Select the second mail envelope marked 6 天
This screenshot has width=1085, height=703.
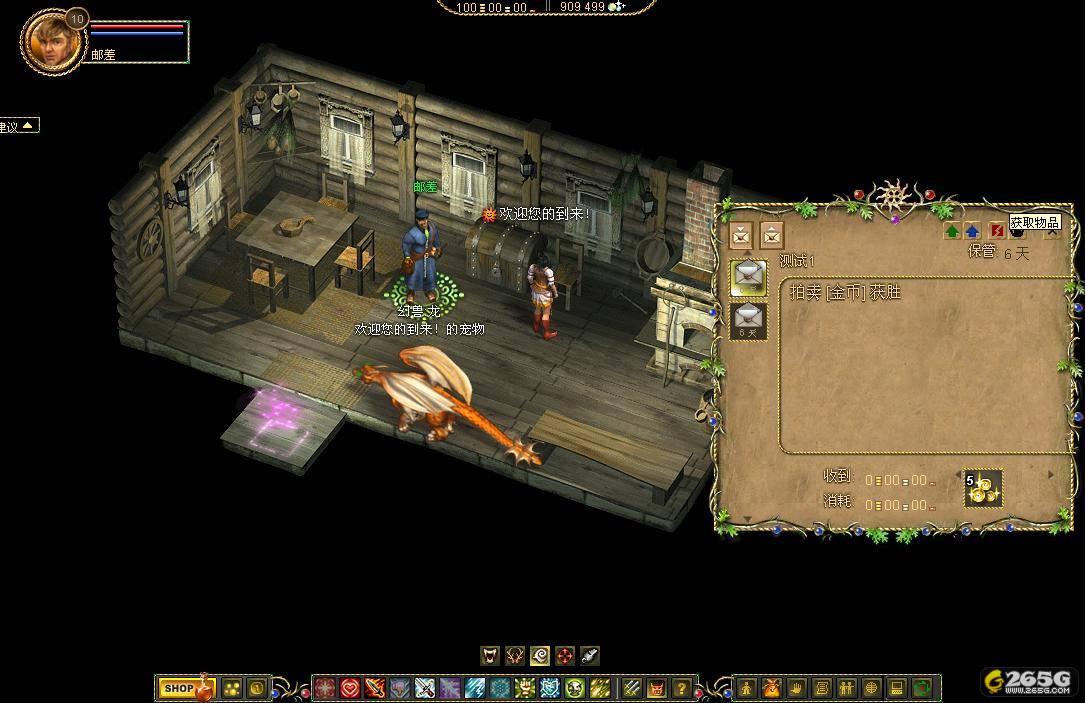point(748,320)
